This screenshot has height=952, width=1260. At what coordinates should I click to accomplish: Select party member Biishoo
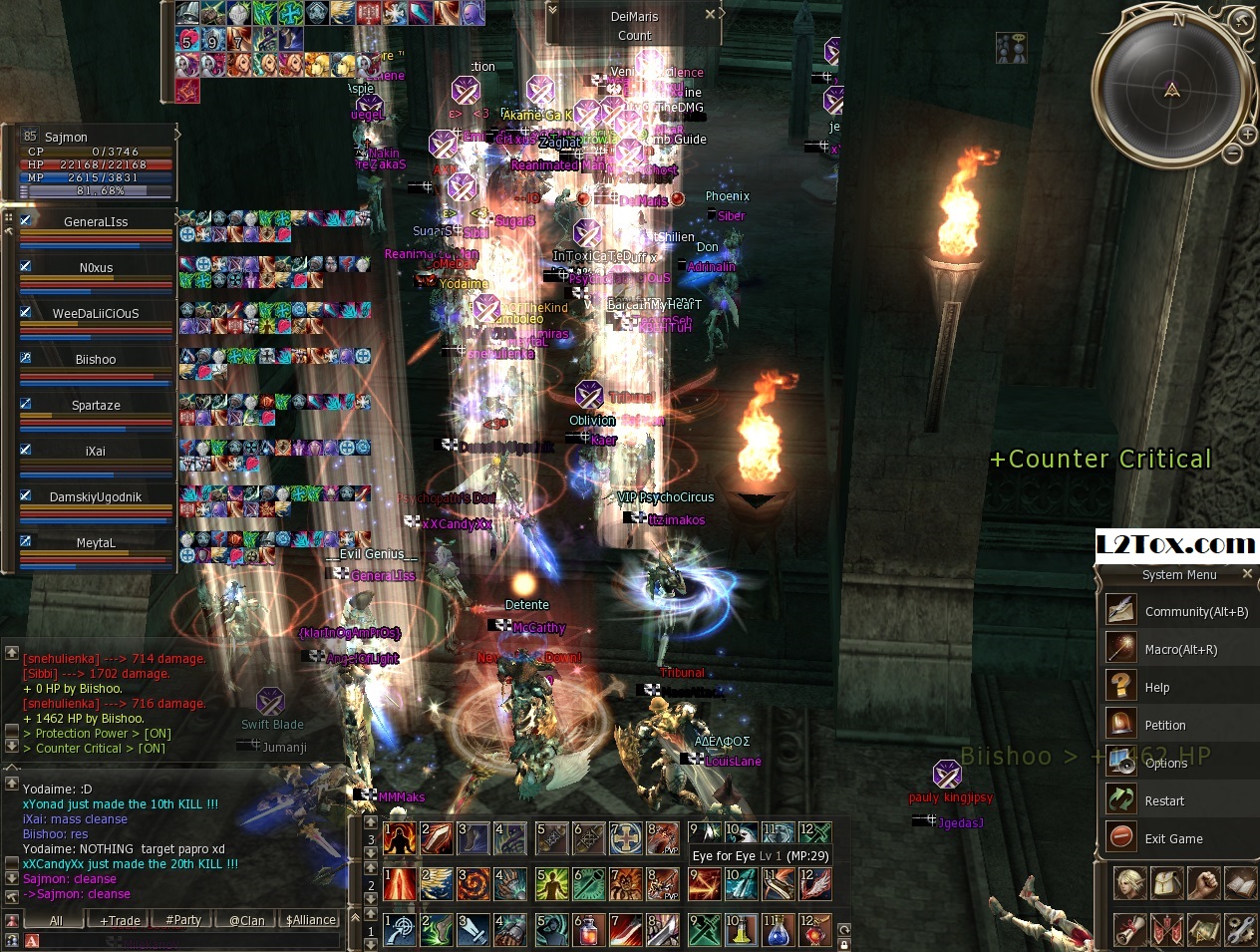tap(96, 360)
